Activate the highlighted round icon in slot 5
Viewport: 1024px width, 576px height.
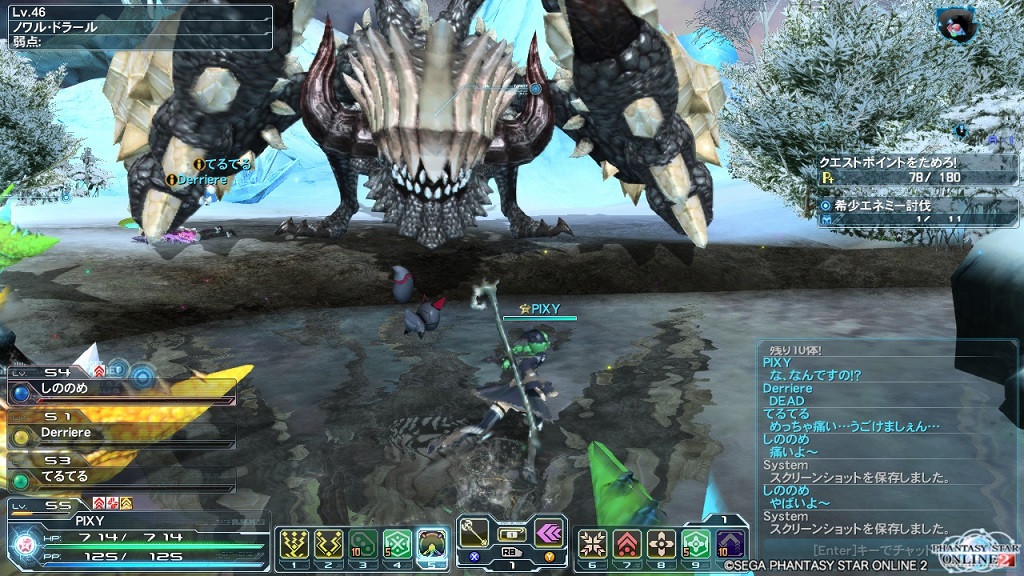point(432,543)
